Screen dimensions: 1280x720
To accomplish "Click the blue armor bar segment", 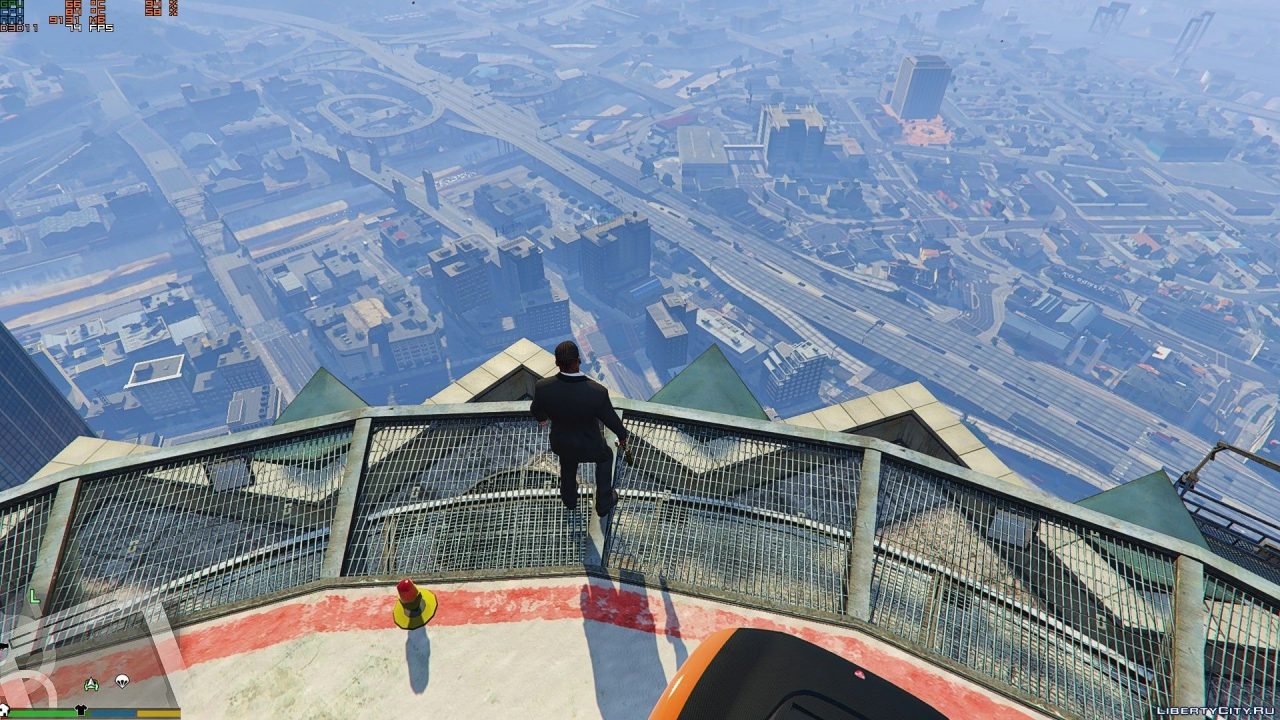I will tap(113, 712).
